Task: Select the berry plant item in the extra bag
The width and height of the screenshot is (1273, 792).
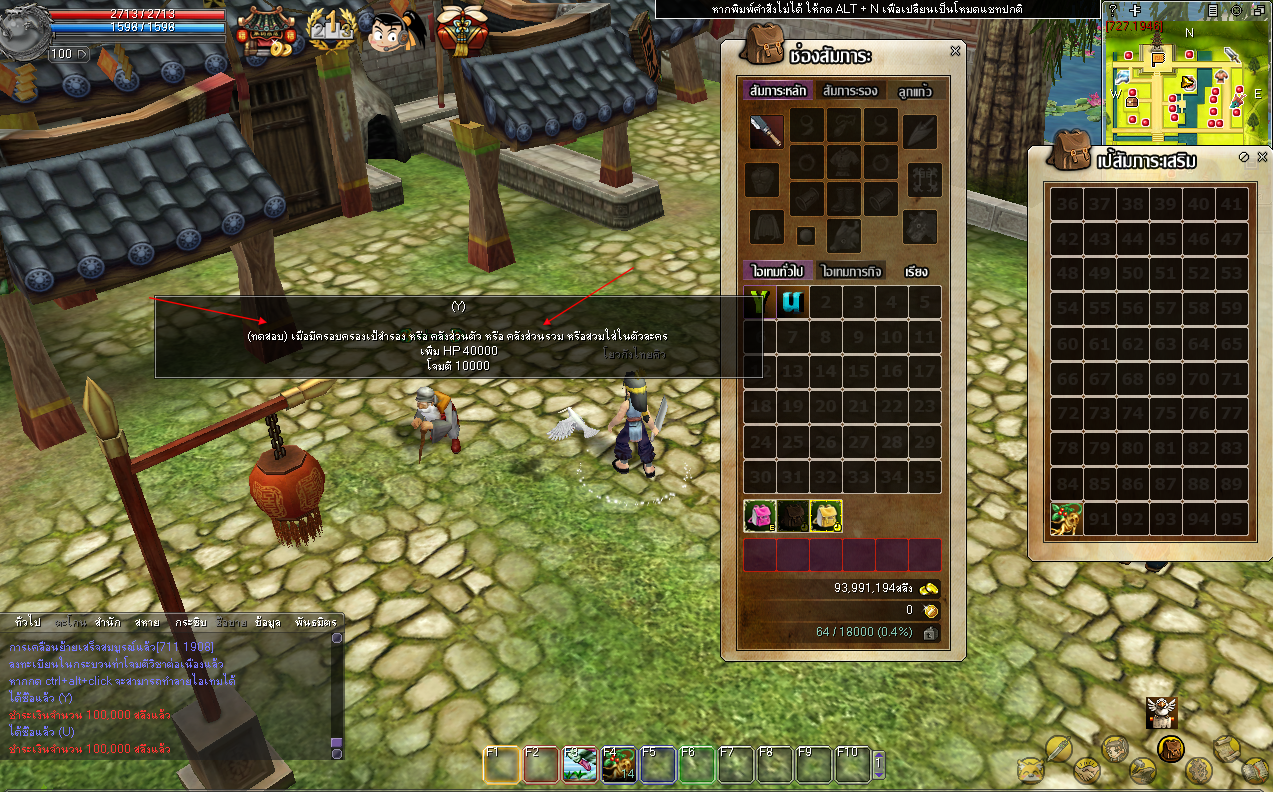Action: coord(1066,519)
